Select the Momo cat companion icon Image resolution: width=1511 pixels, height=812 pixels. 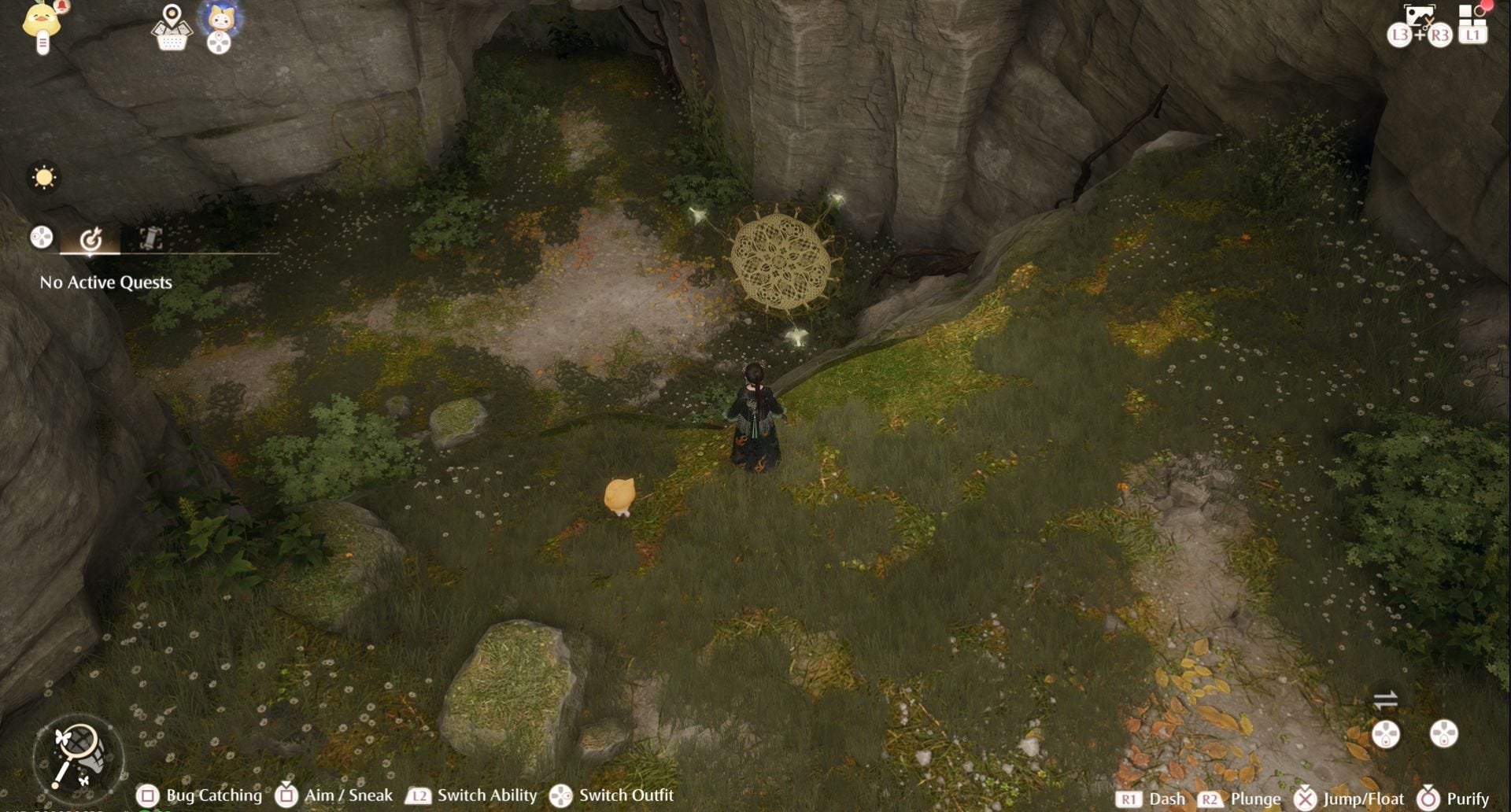tap(220, 19)
